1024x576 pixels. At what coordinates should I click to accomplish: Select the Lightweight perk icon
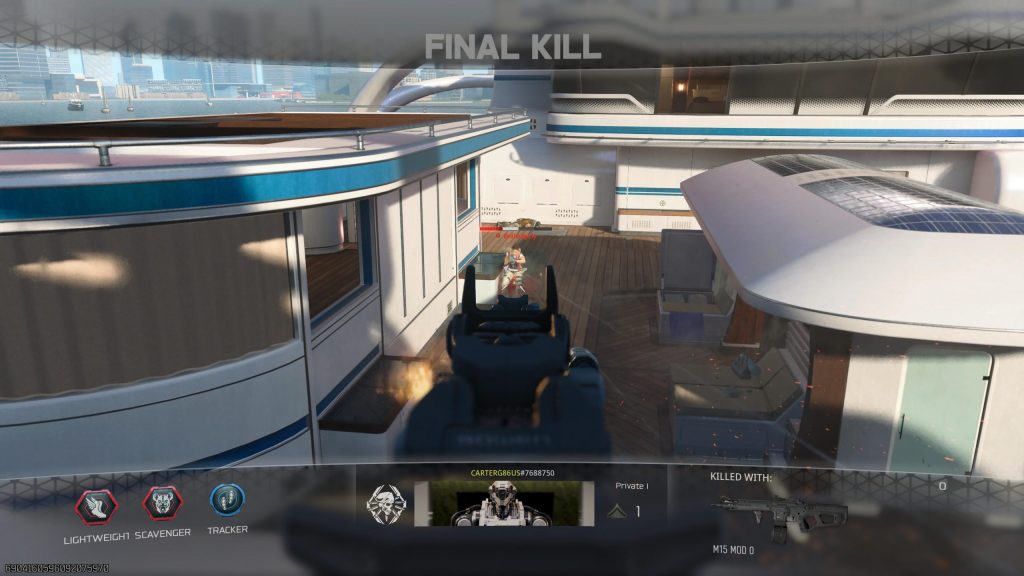(96, 506)
